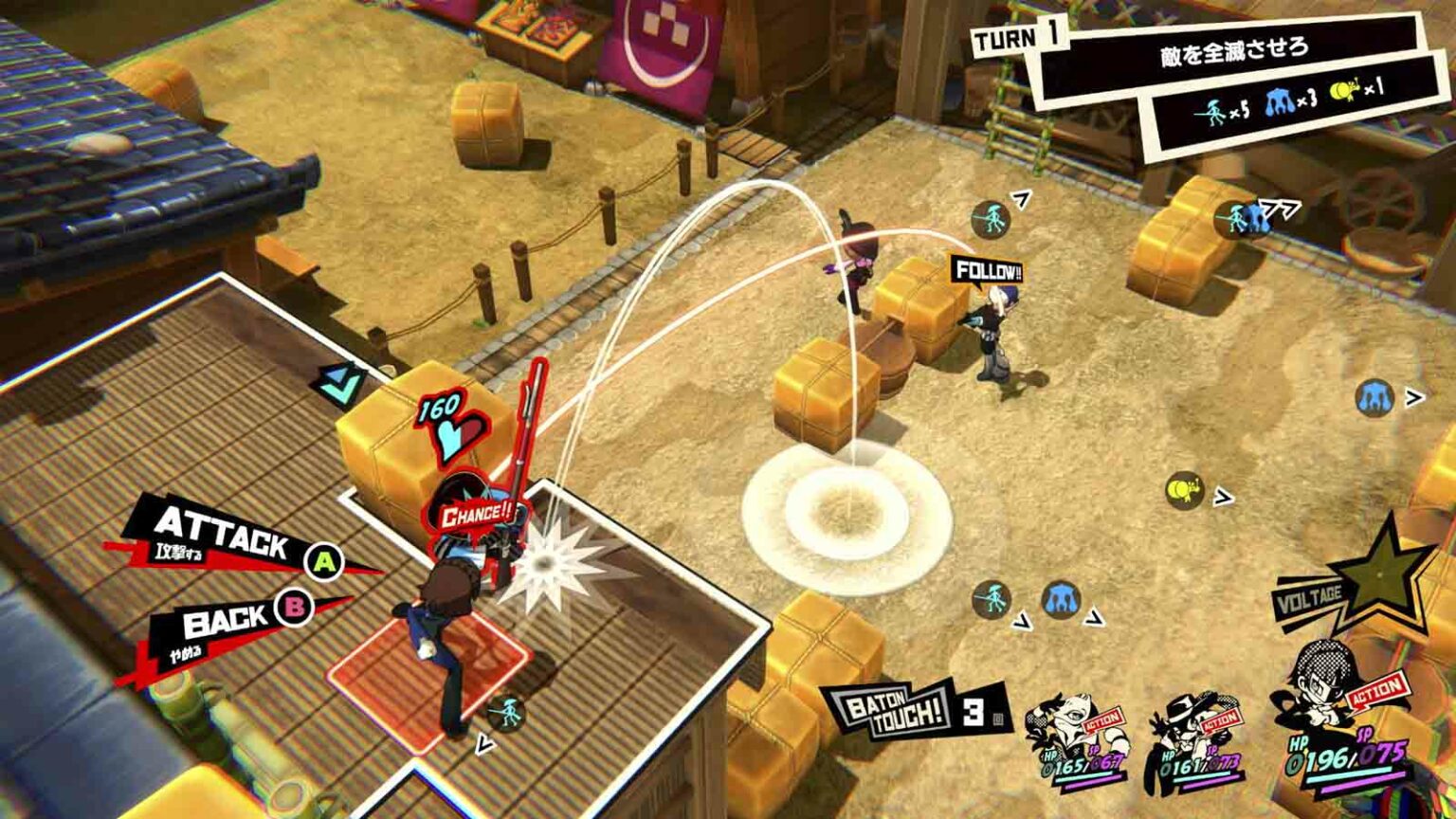Select the yellow grenade enemy marker on the field
This screenshot has height=819, width=1456.
[1183, 489]
